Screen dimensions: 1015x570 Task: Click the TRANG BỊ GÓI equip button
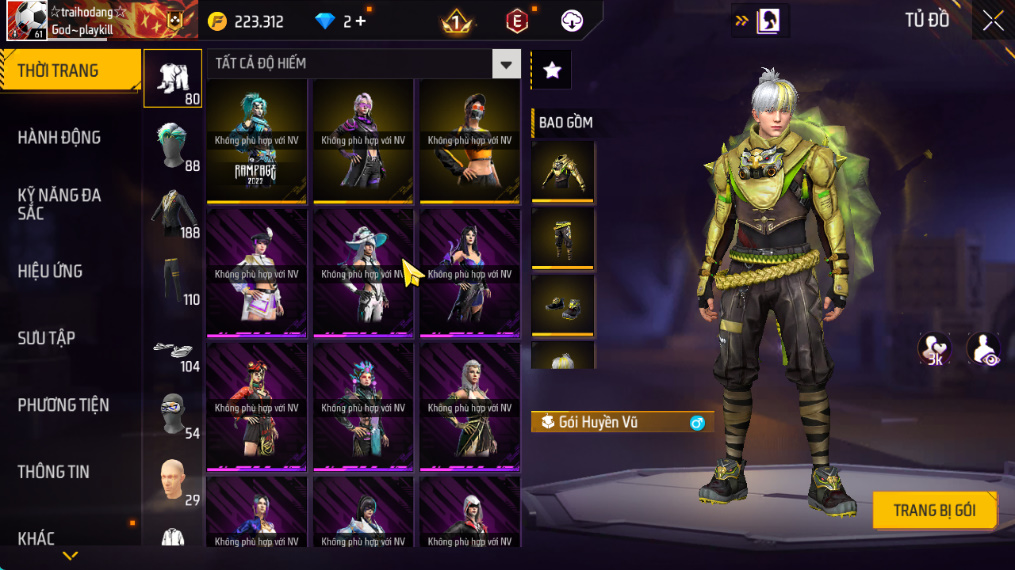(934, 511)
